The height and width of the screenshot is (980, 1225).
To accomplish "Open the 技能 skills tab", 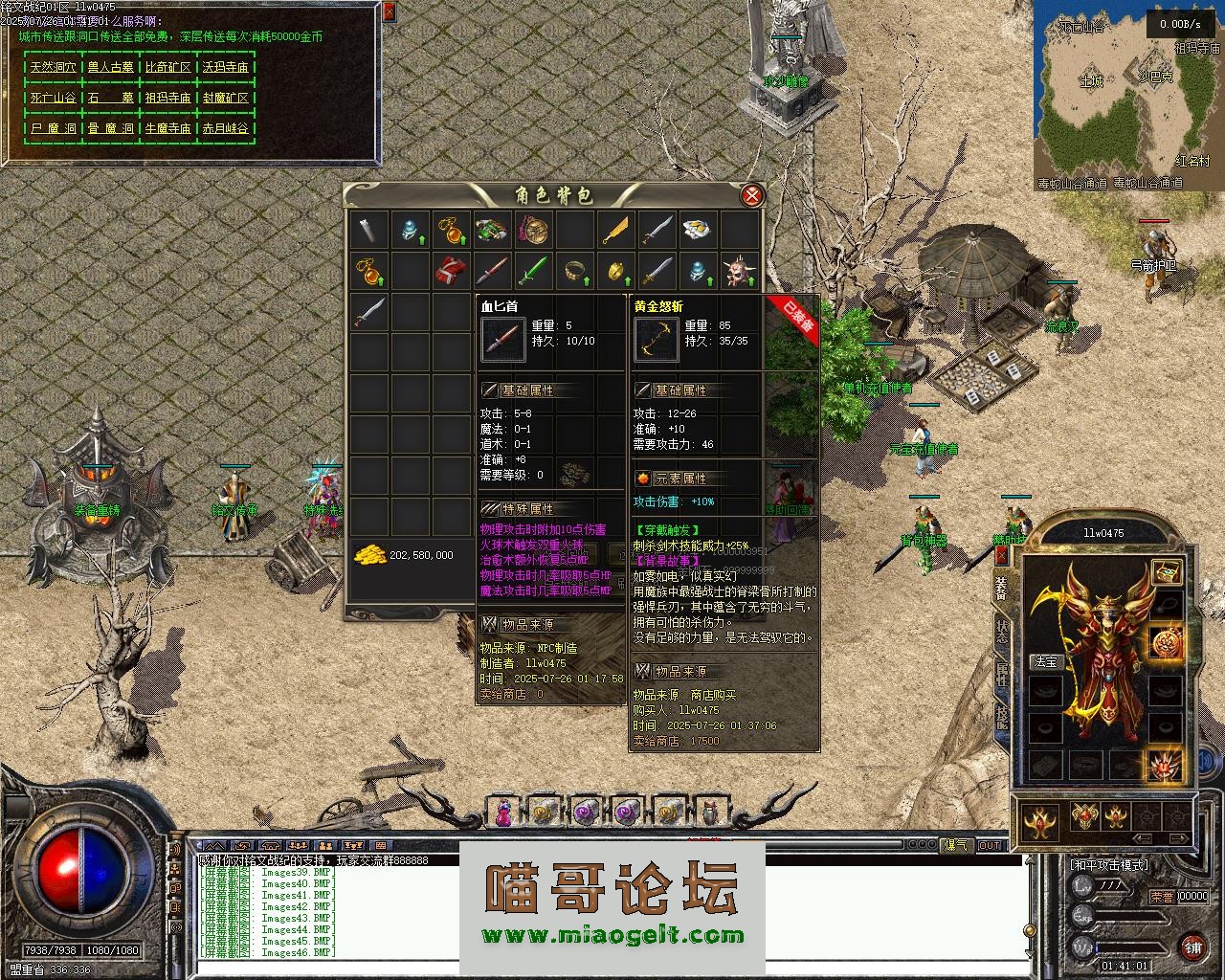I will [x=1002, y=717].
